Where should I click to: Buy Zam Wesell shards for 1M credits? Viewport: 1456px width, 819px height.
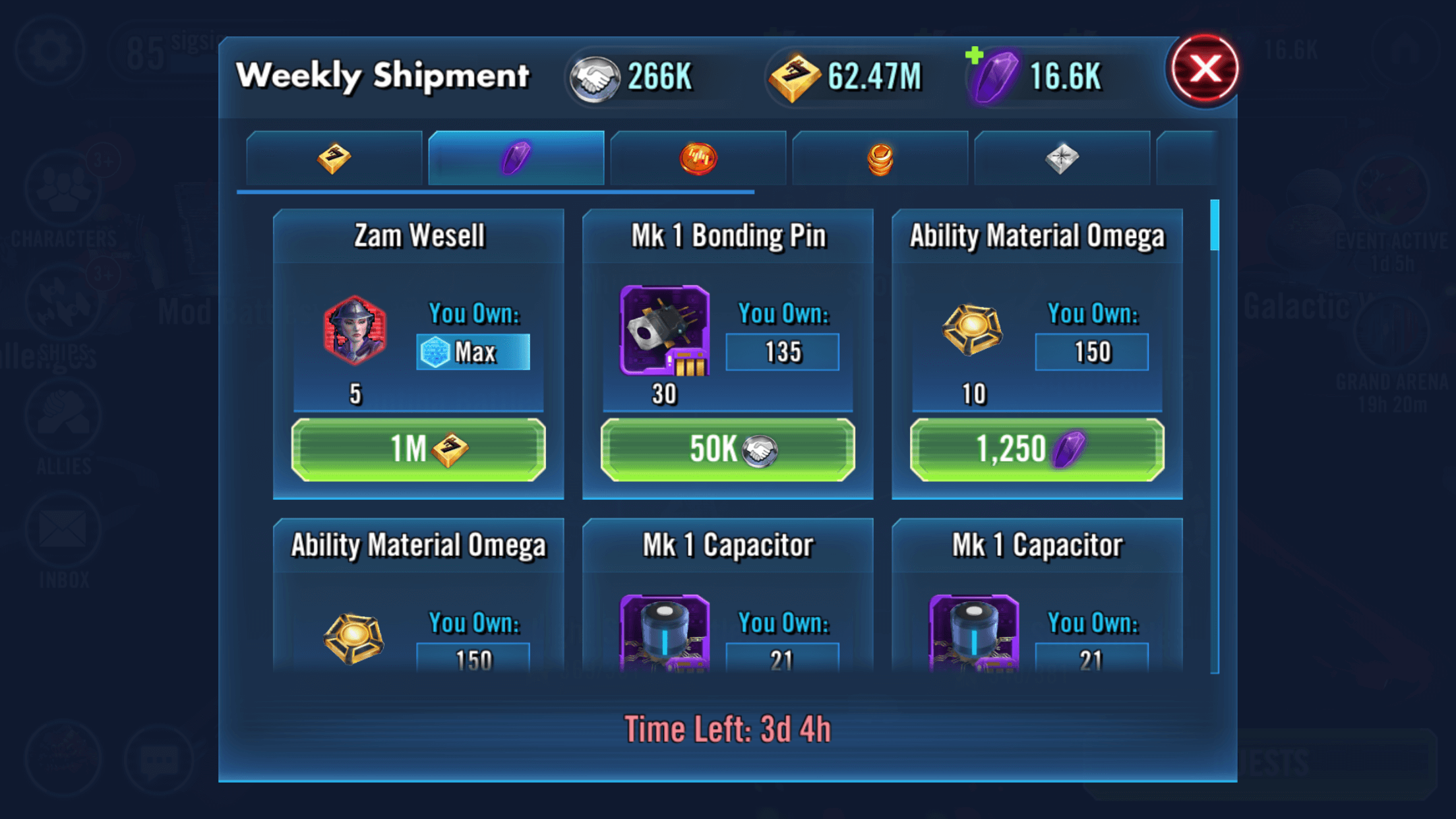click(418, 449)
